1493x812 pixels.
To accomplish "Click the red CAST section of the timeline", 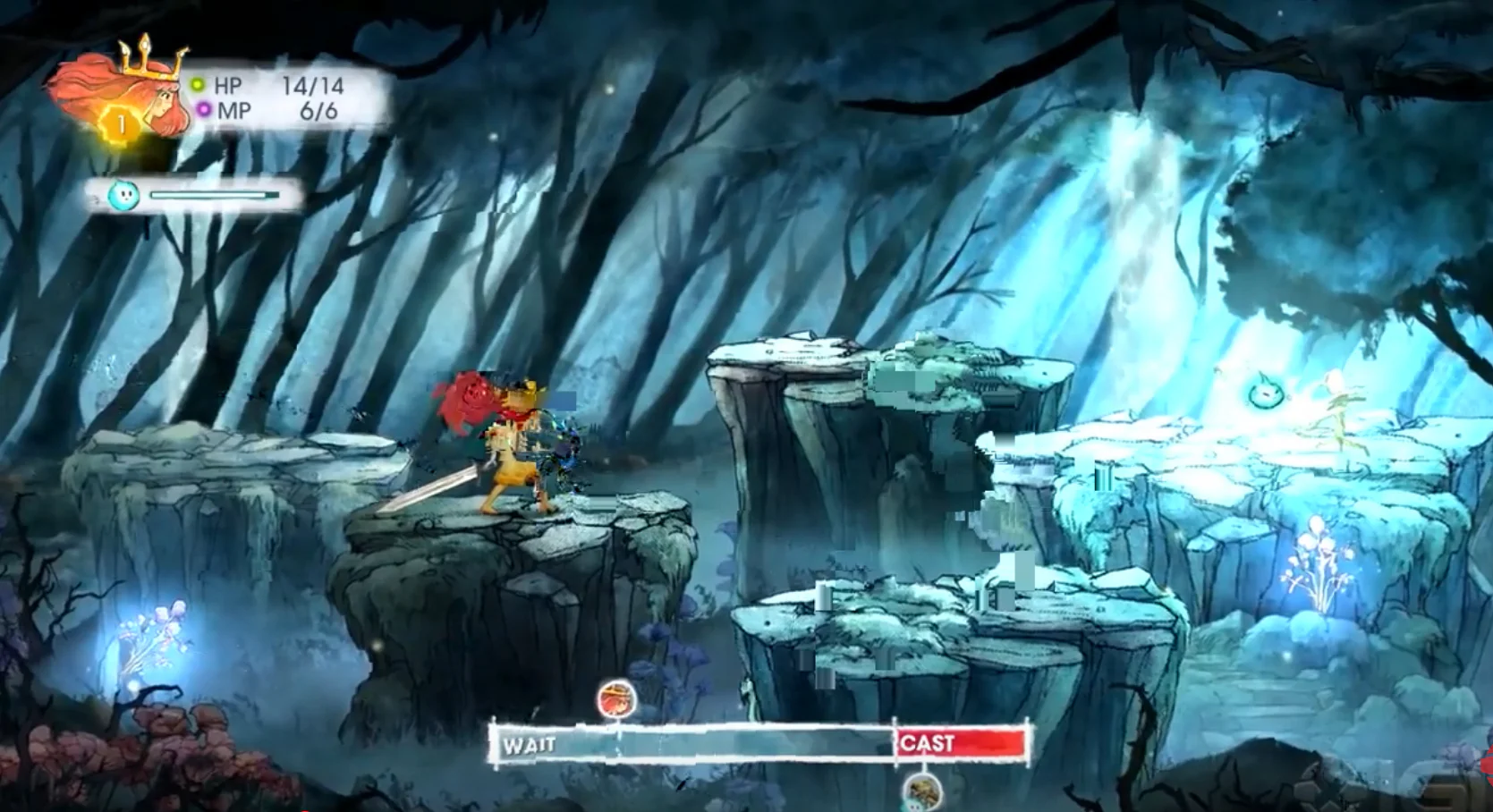I will click(x=962, y=743).
